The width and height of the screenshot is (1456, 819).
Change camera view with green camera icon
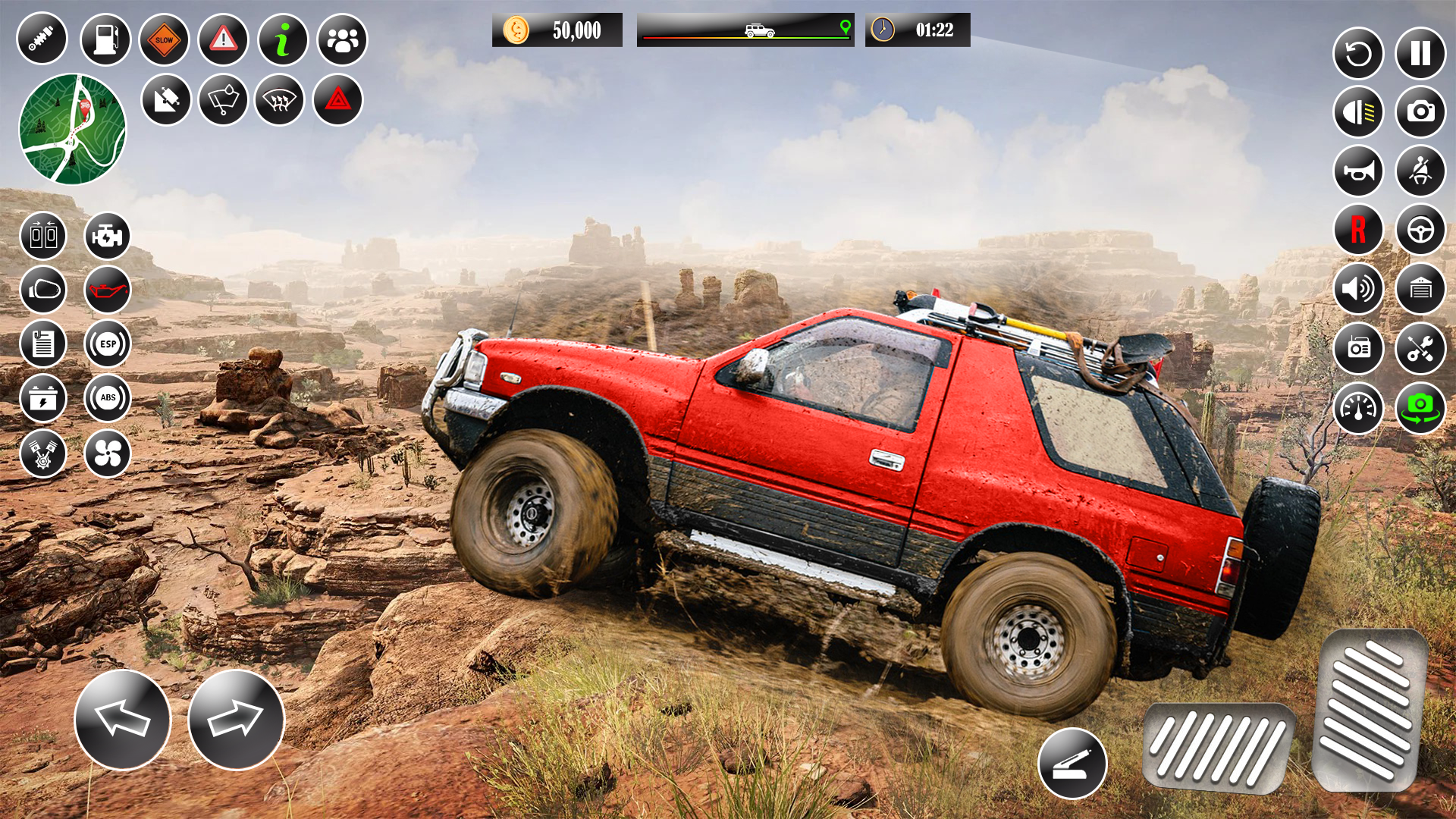click(x=1420, y=407)
